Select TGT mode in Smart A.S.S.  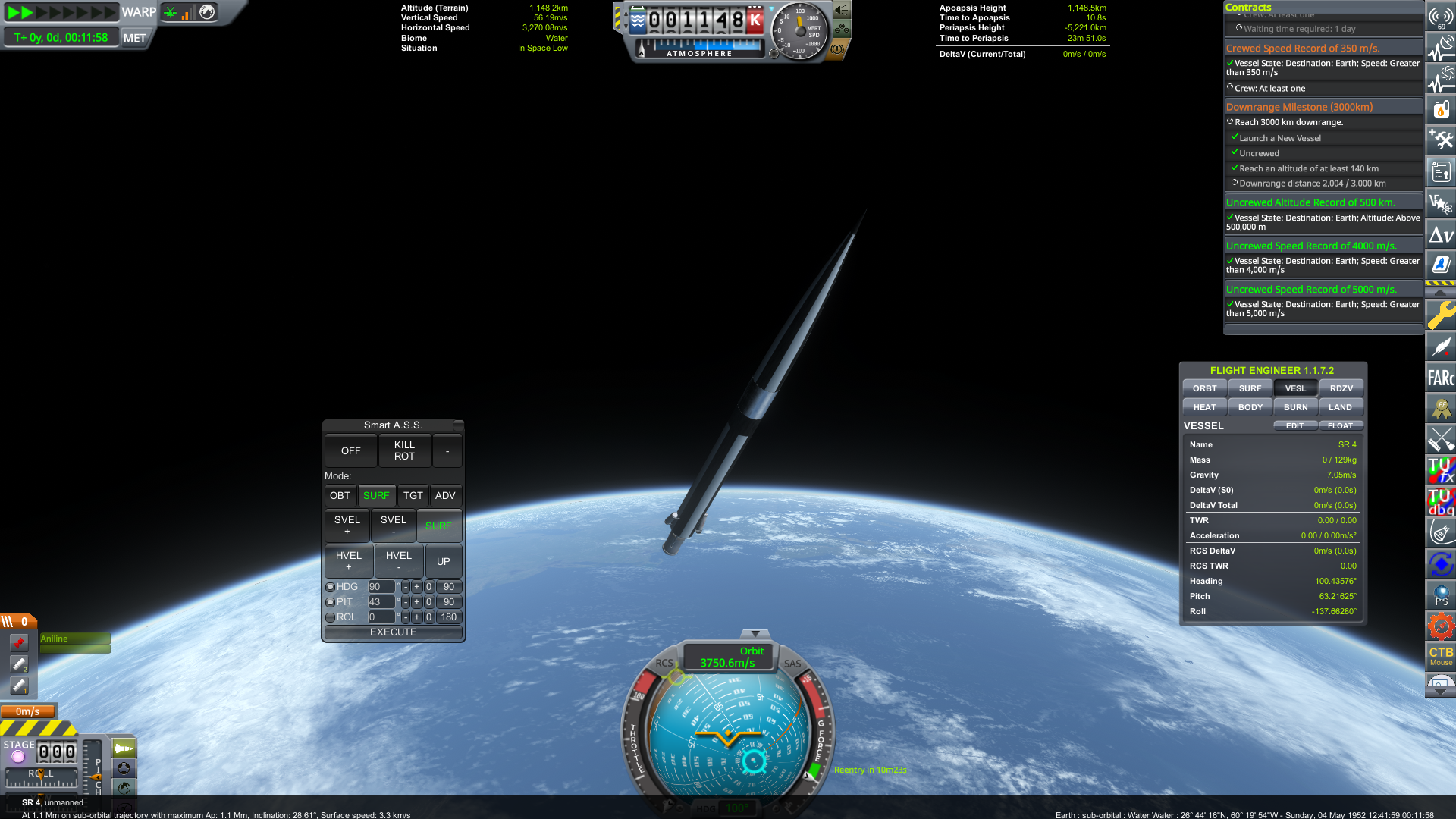(x=413, y=496)
